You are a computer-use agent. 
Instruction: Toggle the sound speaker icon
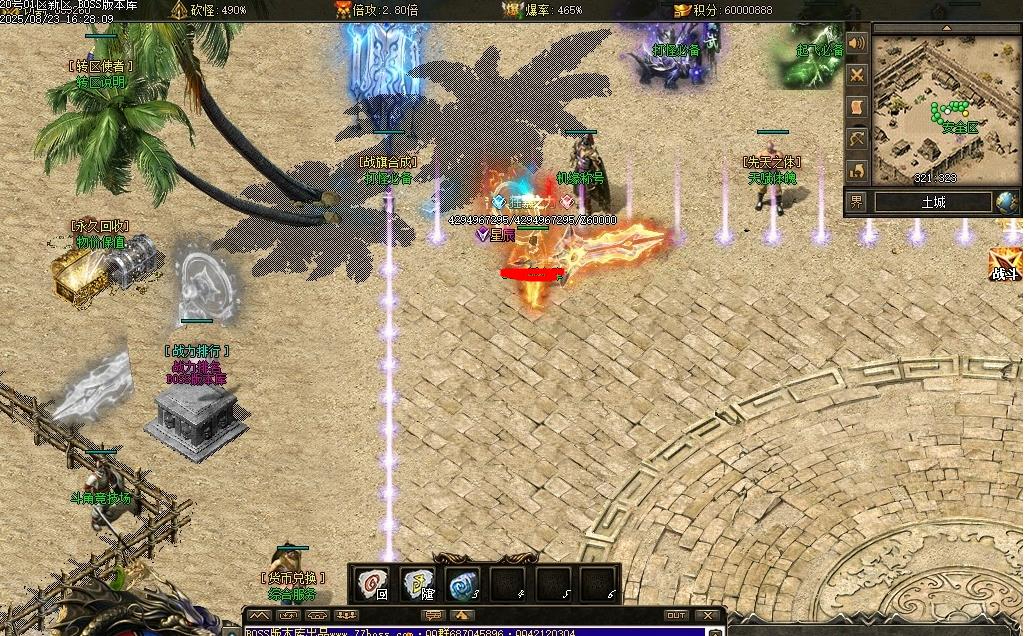[857, 44]
